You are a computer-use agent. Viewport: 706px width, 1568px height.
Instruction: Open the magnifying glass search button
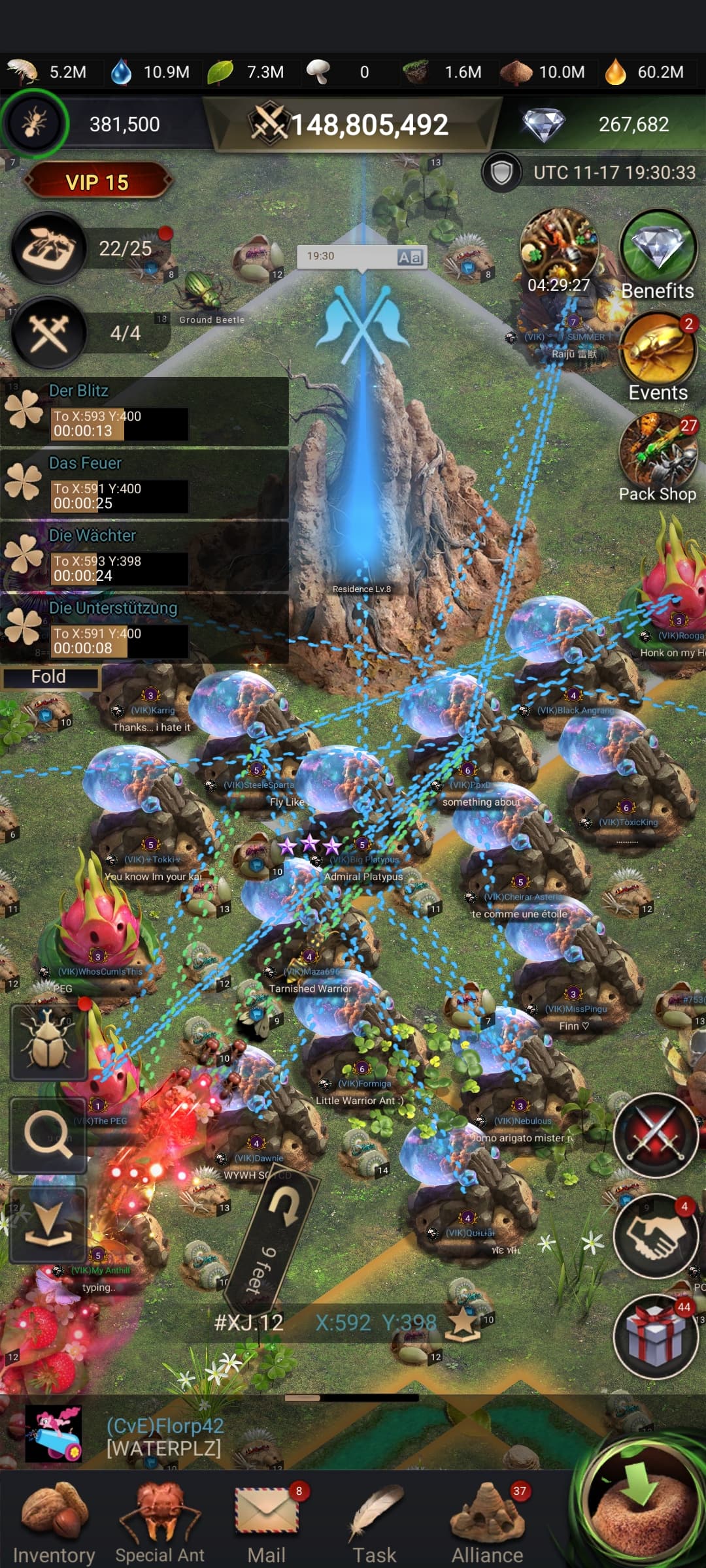coord(48,1136)
